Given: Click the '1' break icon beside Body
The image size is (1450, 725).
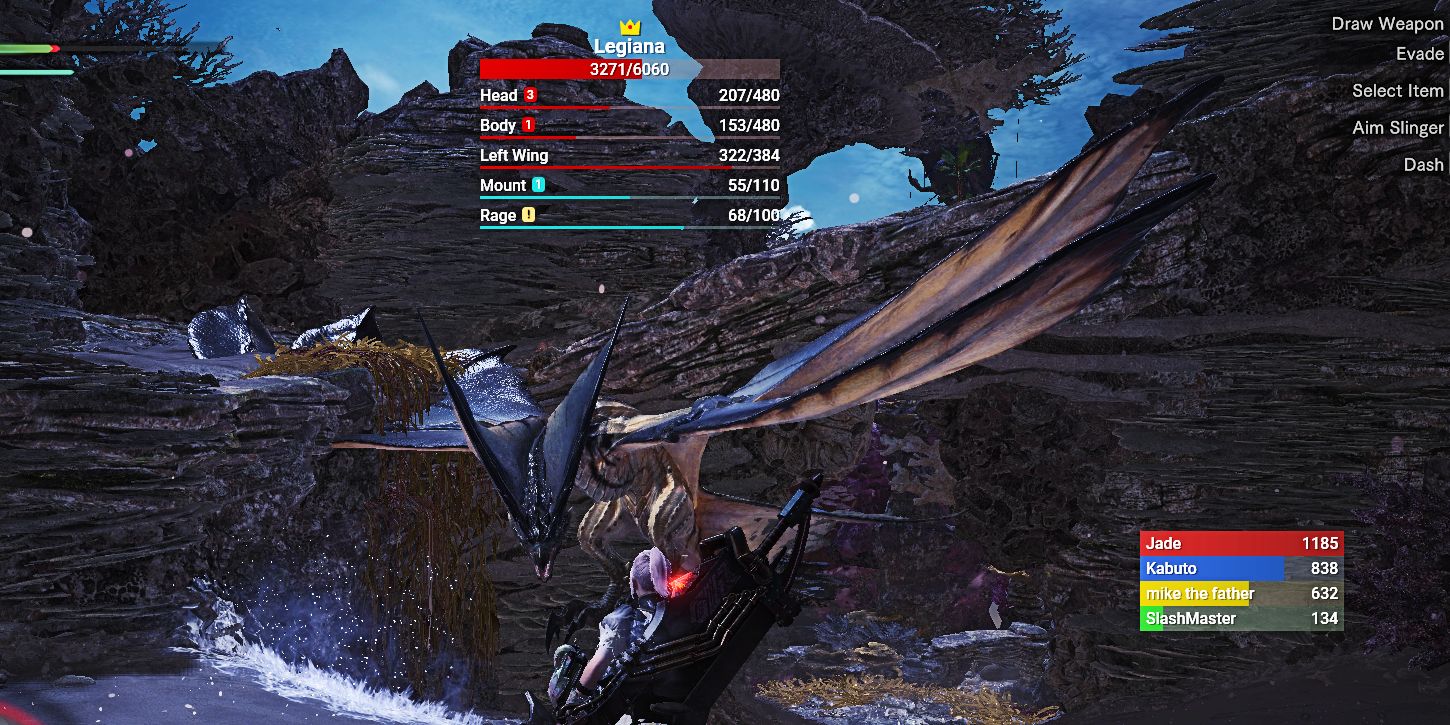Looking at the screenshot, I should (527, 125).
